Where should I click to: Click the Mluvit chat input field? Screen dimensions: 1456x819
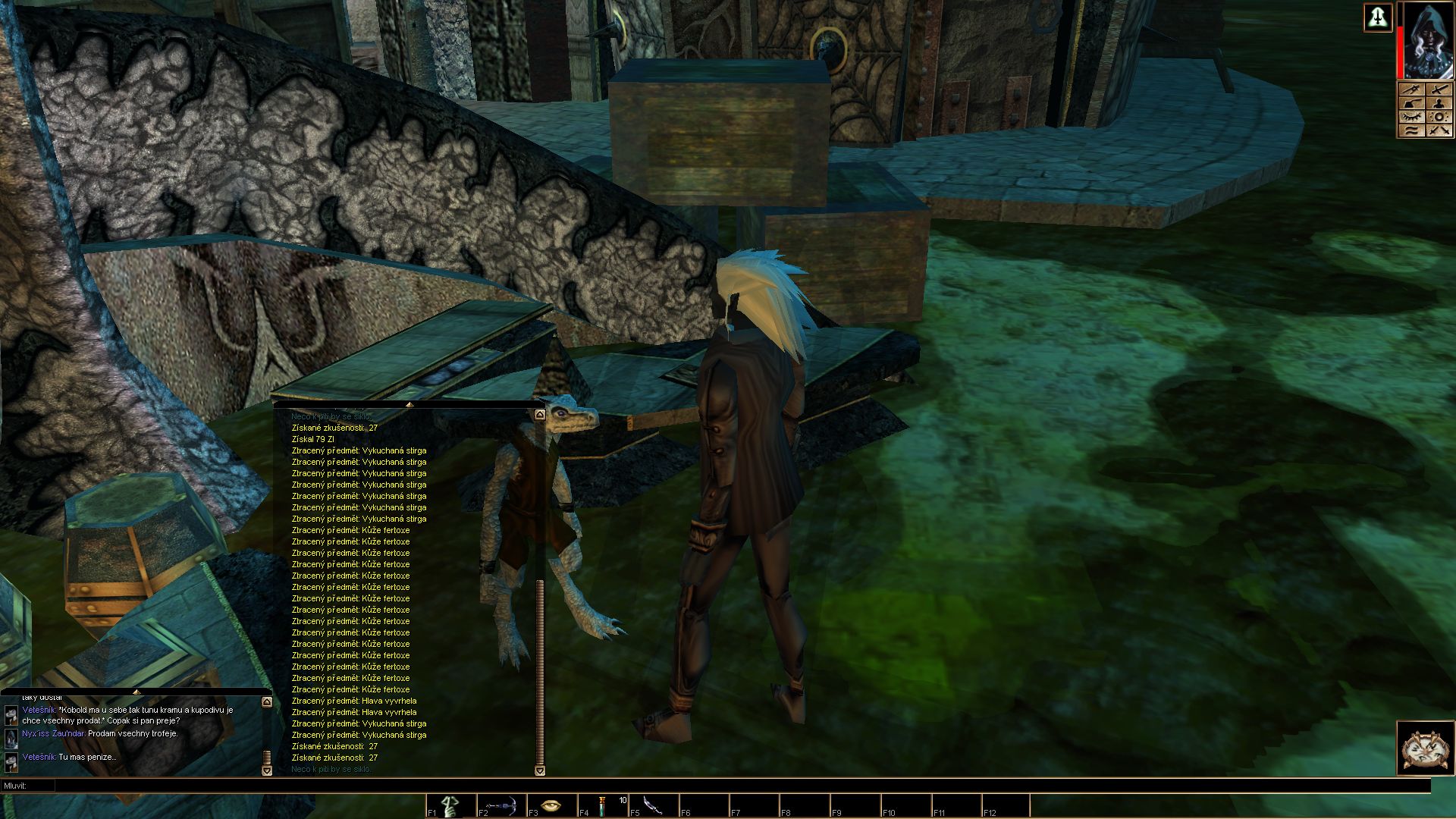728,786
